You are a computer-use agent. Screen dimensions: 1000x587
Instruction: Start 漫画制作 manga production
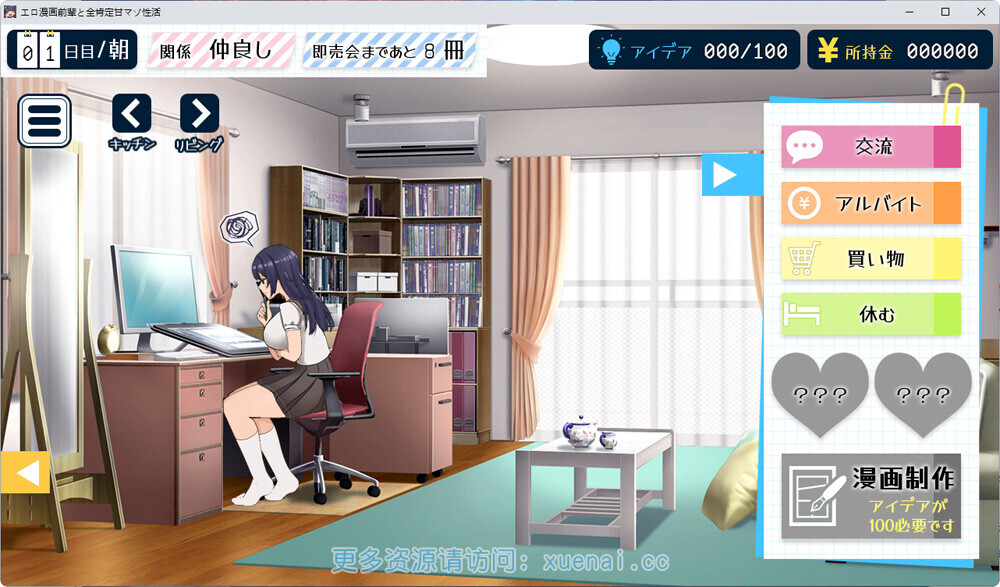[871, 496]
